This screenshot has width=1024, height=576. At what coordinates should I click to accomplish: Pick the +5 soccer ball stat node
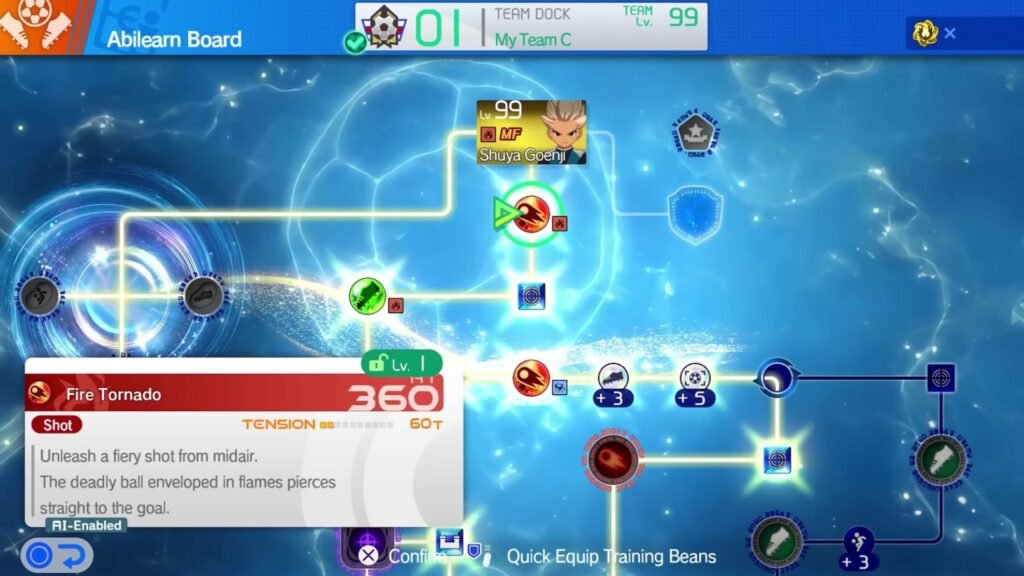[695, 382]
